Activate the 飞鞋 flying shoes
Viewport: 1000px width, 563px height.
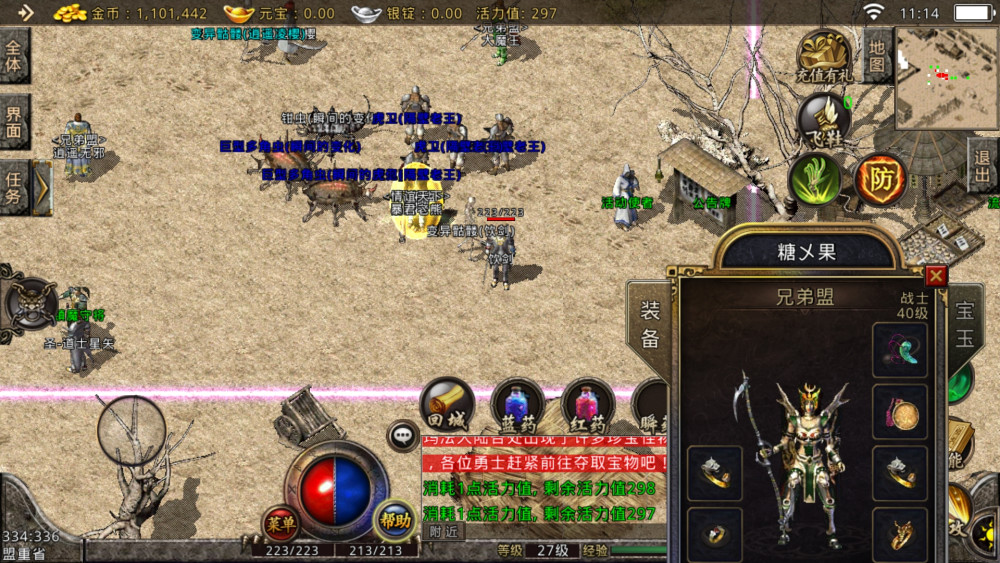(x=824, y=119)
